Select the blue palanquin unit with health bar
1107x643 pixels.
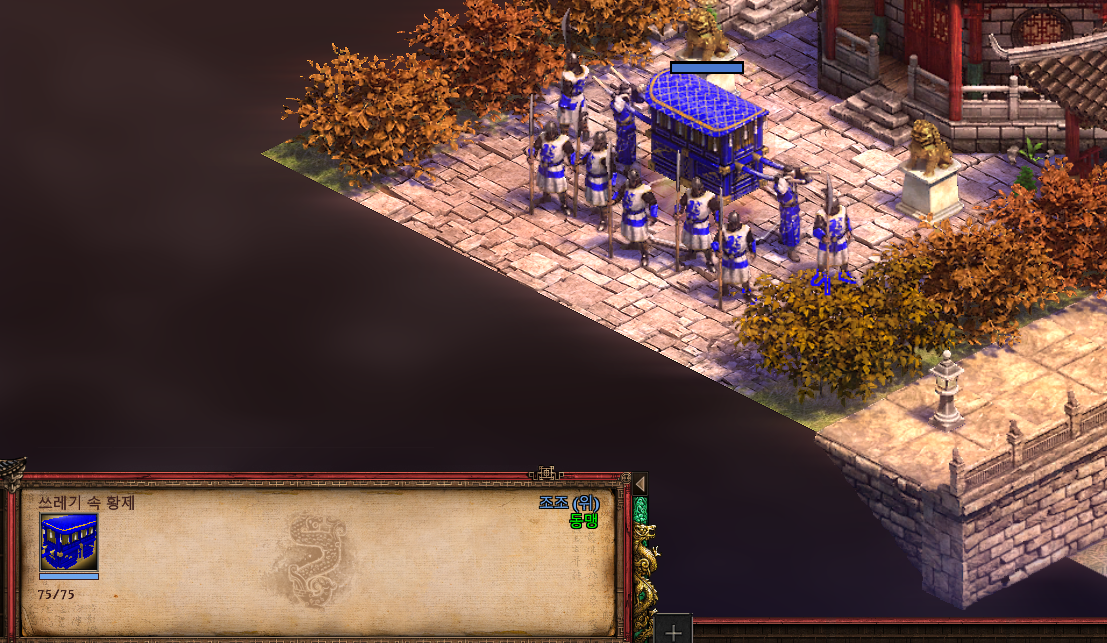click(x=706, y=130)
